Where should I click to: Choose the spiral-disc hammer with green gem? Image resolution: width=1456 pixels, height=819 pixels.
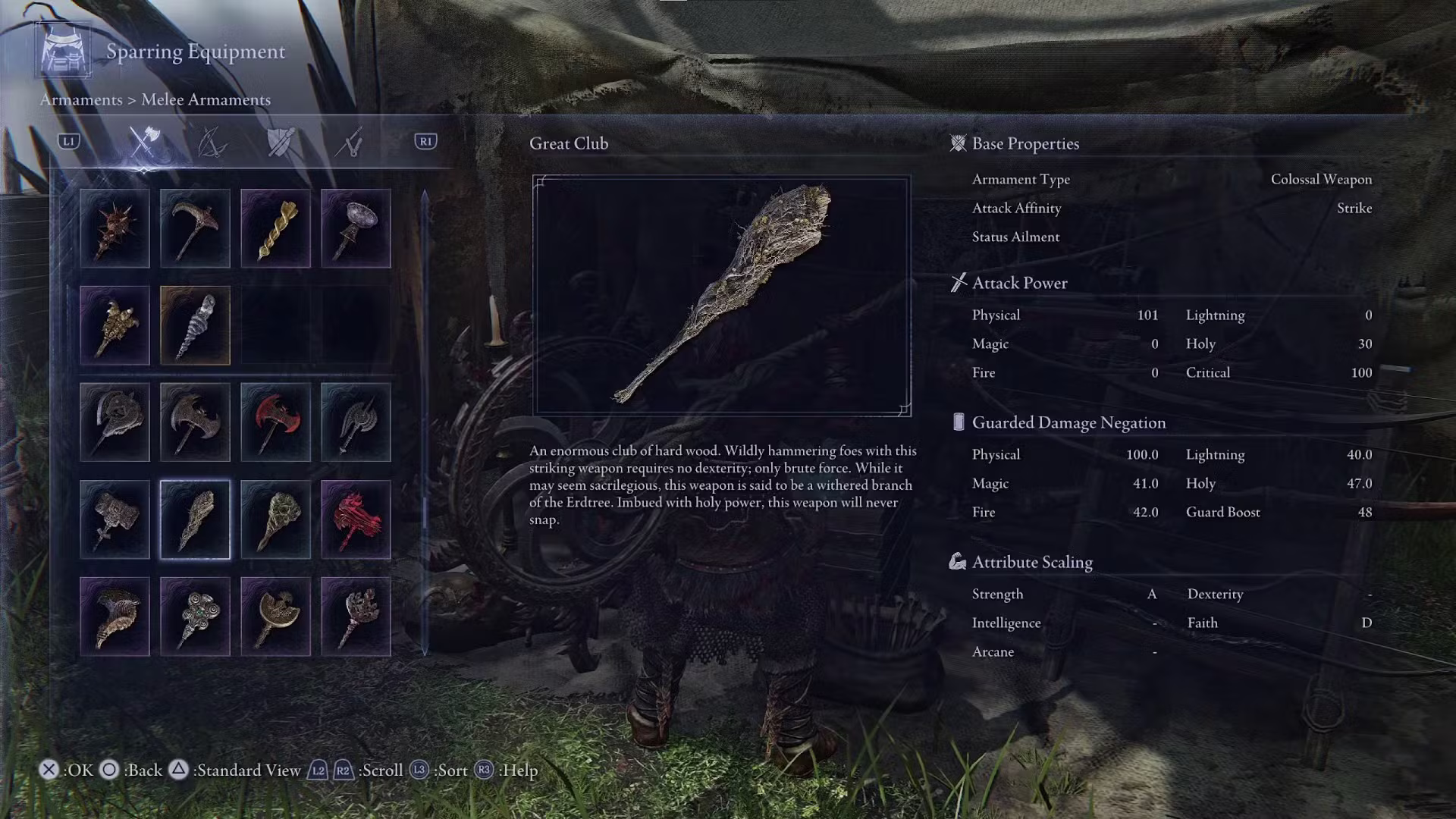[195, 617]
